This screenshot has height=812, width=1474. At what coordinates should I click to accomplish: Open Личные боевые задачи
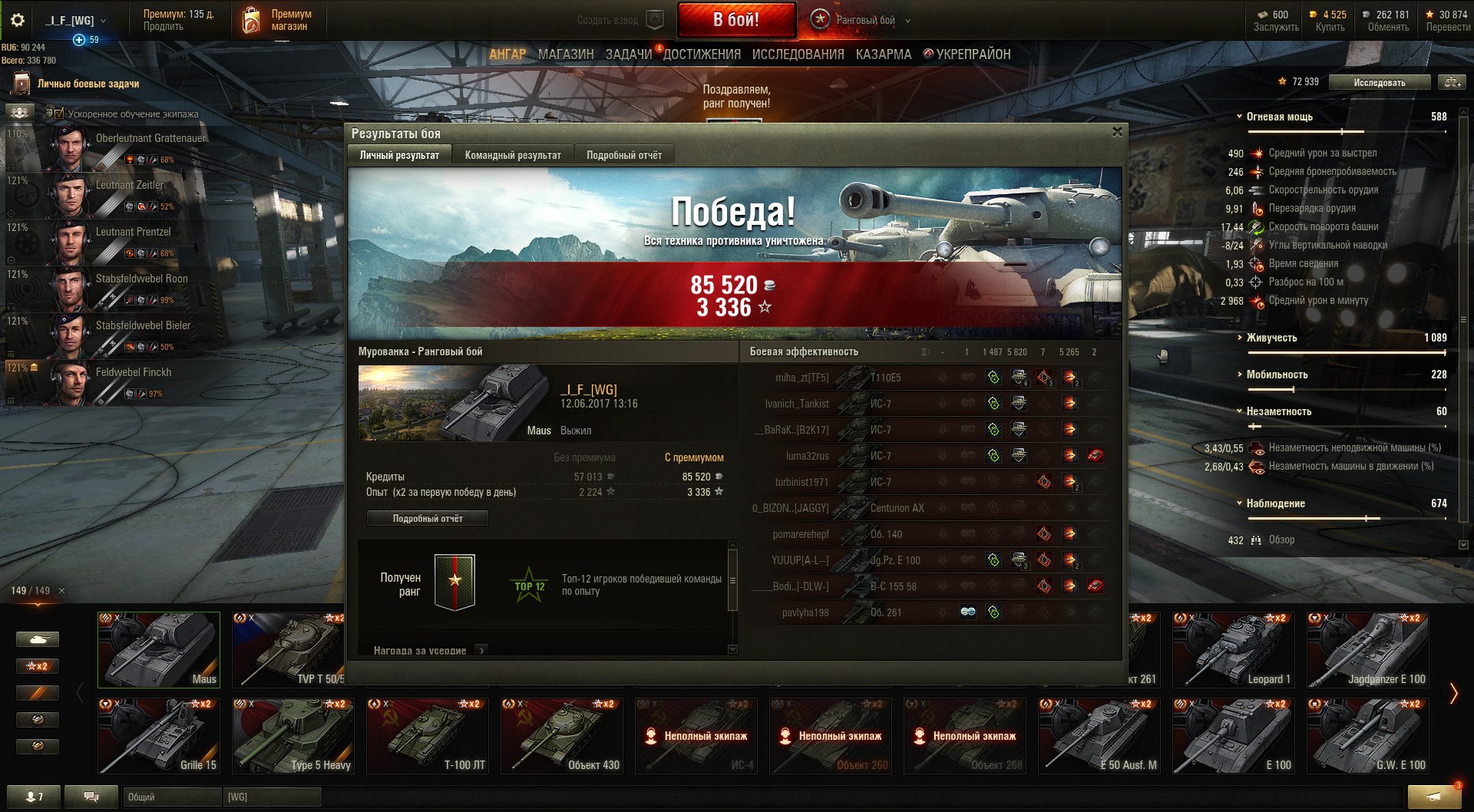(88, 84)
